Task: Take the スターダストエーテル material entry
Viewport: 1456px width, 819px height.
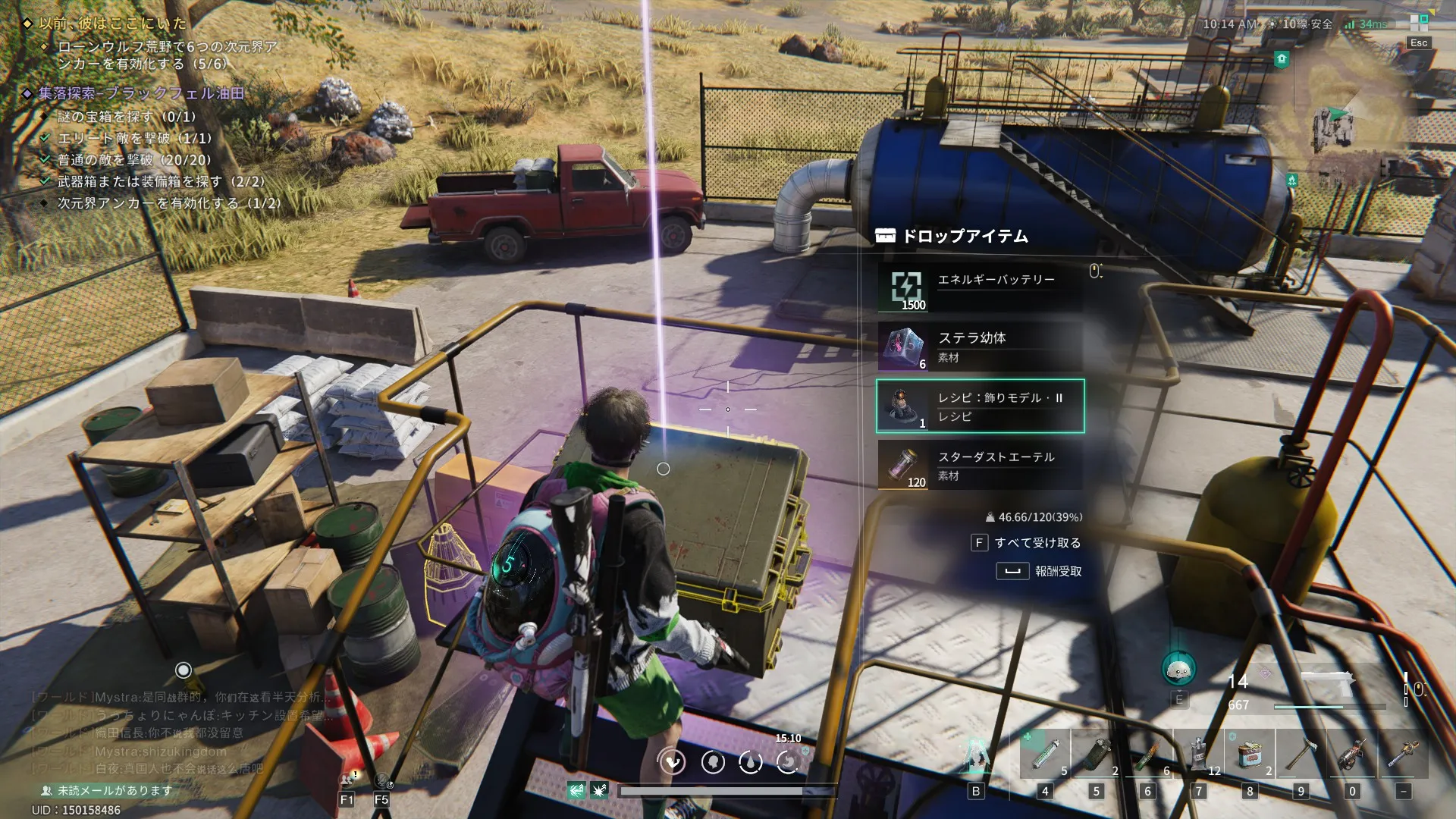Action: tap(980, 466)
